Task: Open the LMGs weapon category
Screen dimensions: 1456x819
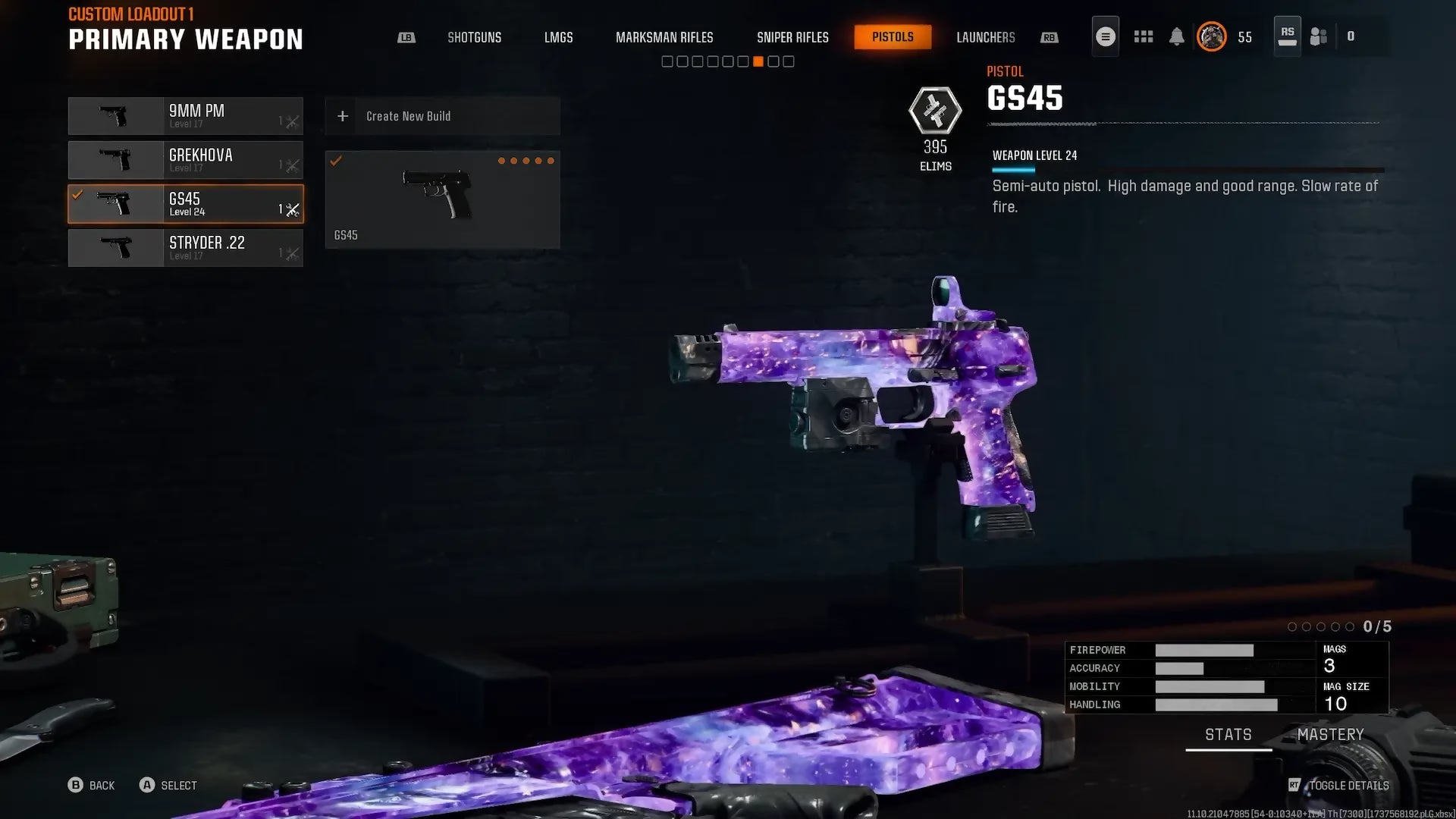Action: (x=558, y=37)
